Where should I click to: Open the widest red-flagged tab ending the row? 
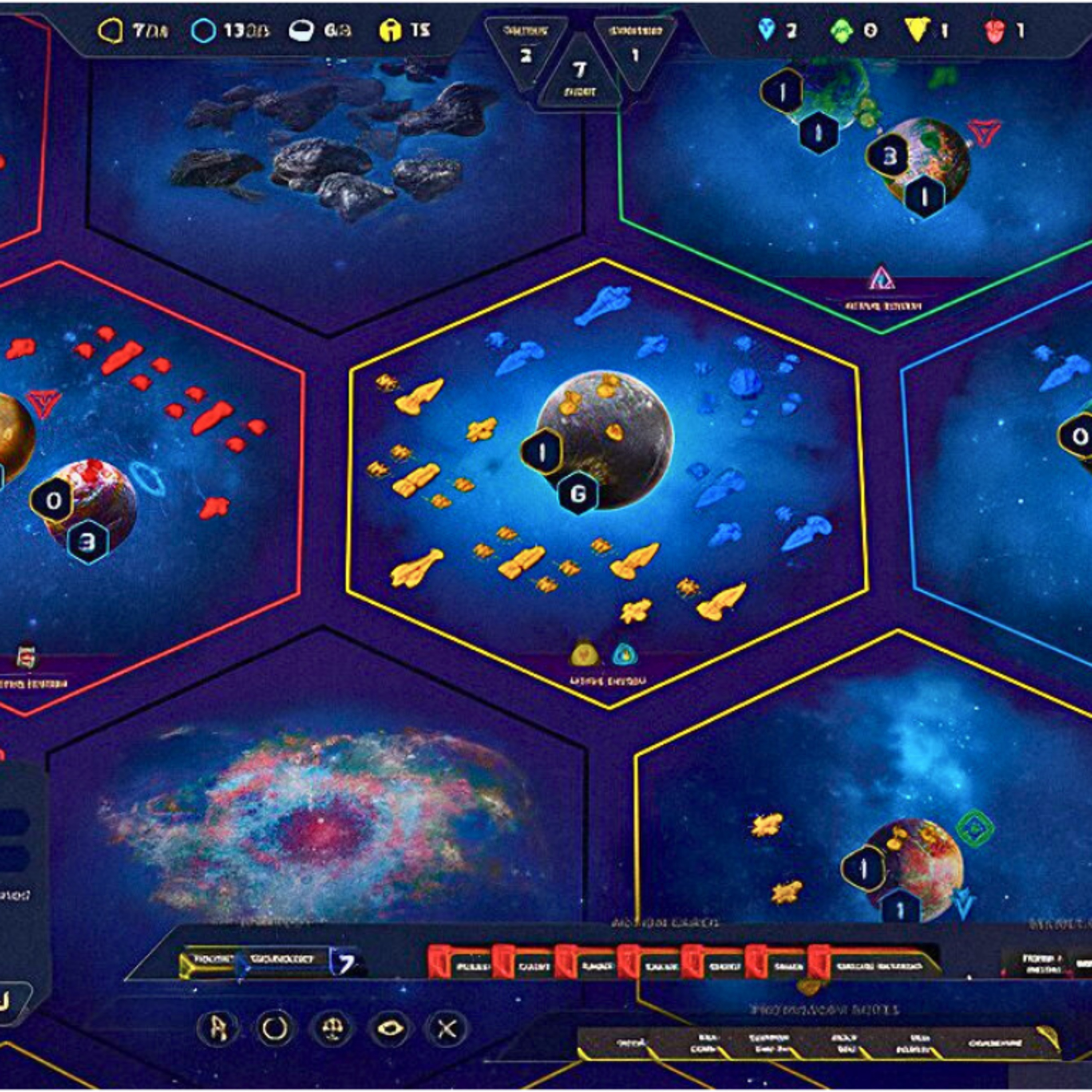[x=873, y=965]
